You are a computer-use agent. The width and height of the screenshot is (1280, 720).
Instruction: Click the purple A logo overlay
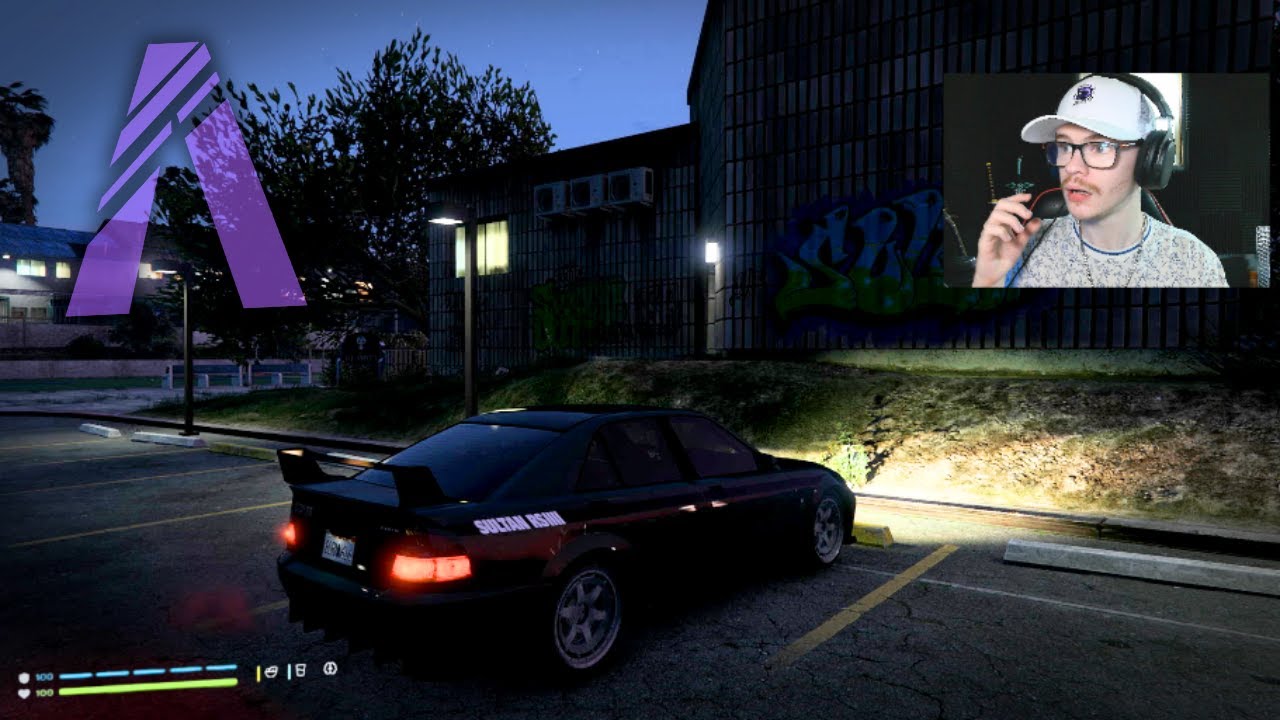185,180
